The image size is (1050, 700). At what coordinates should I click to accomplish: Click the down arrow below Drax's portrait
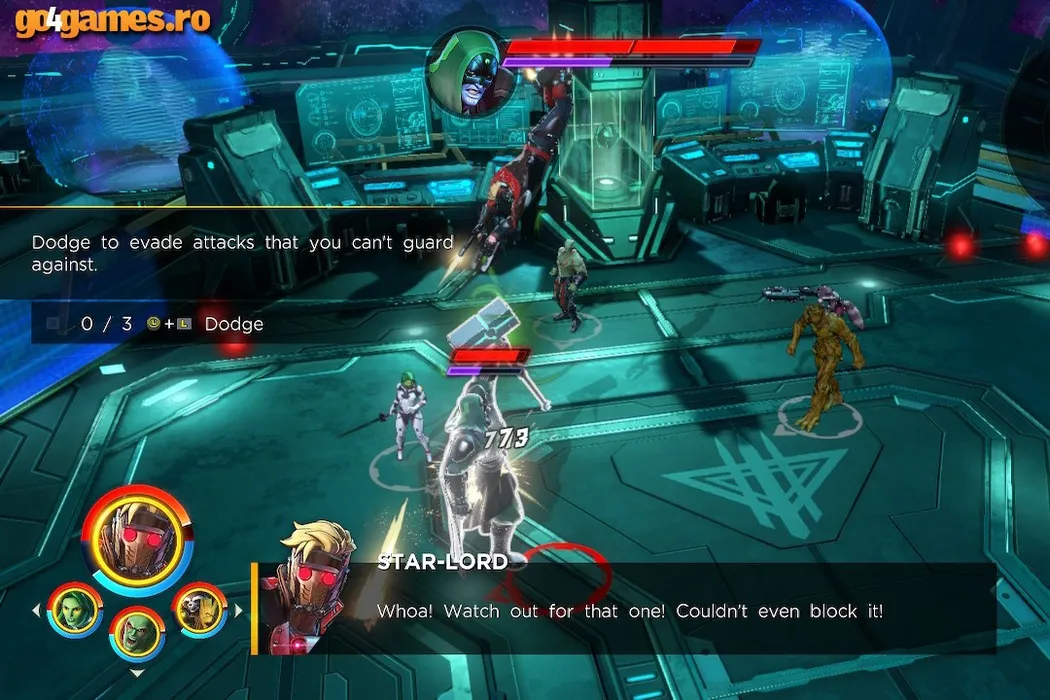[x=137, y=674]
